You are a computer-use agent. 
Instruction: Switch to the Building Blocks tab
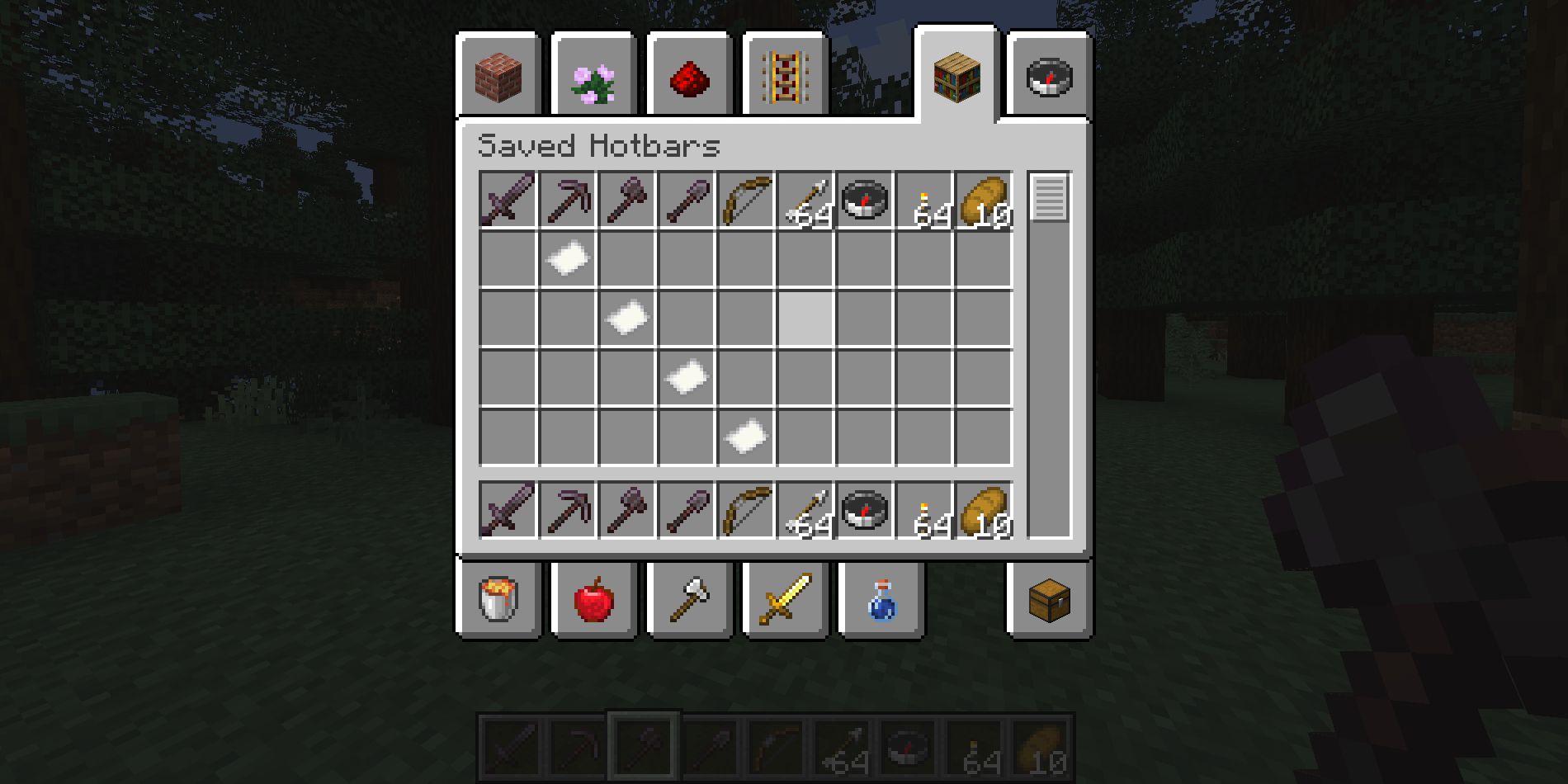click(499, 74)
